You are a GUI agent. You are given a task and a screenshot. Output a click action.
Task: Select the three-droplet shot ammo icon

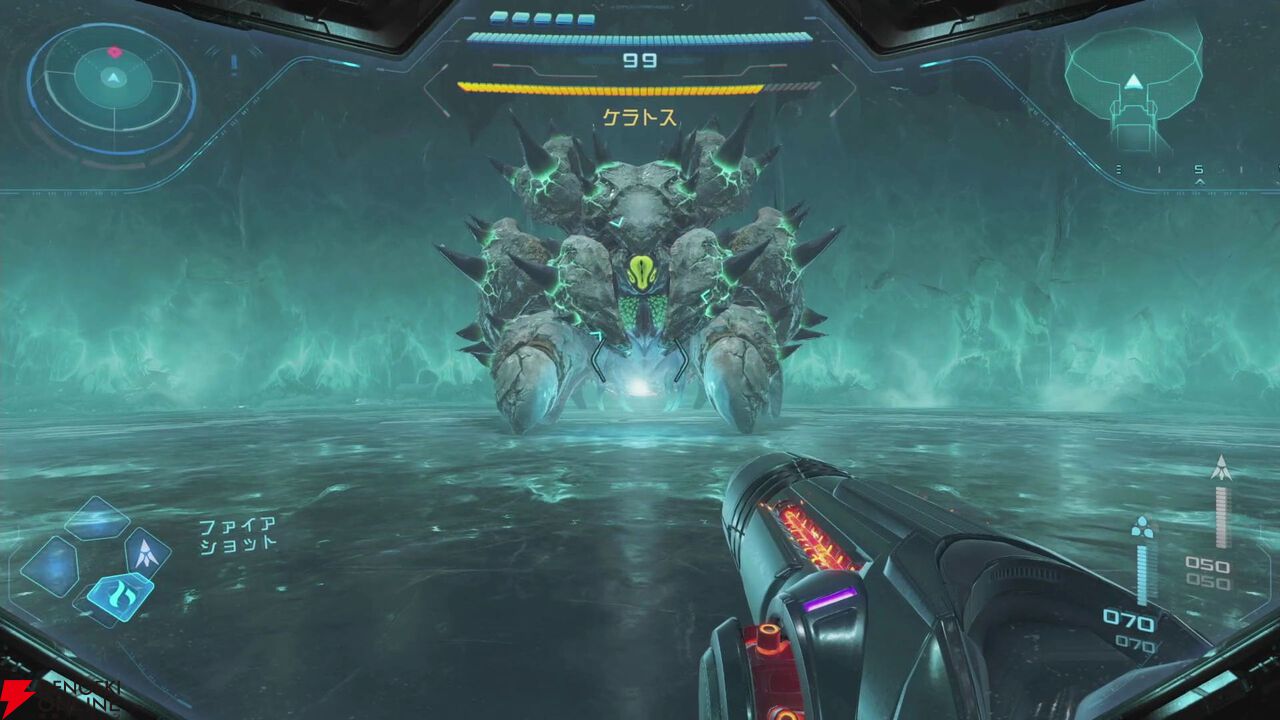pos(1141,527)
